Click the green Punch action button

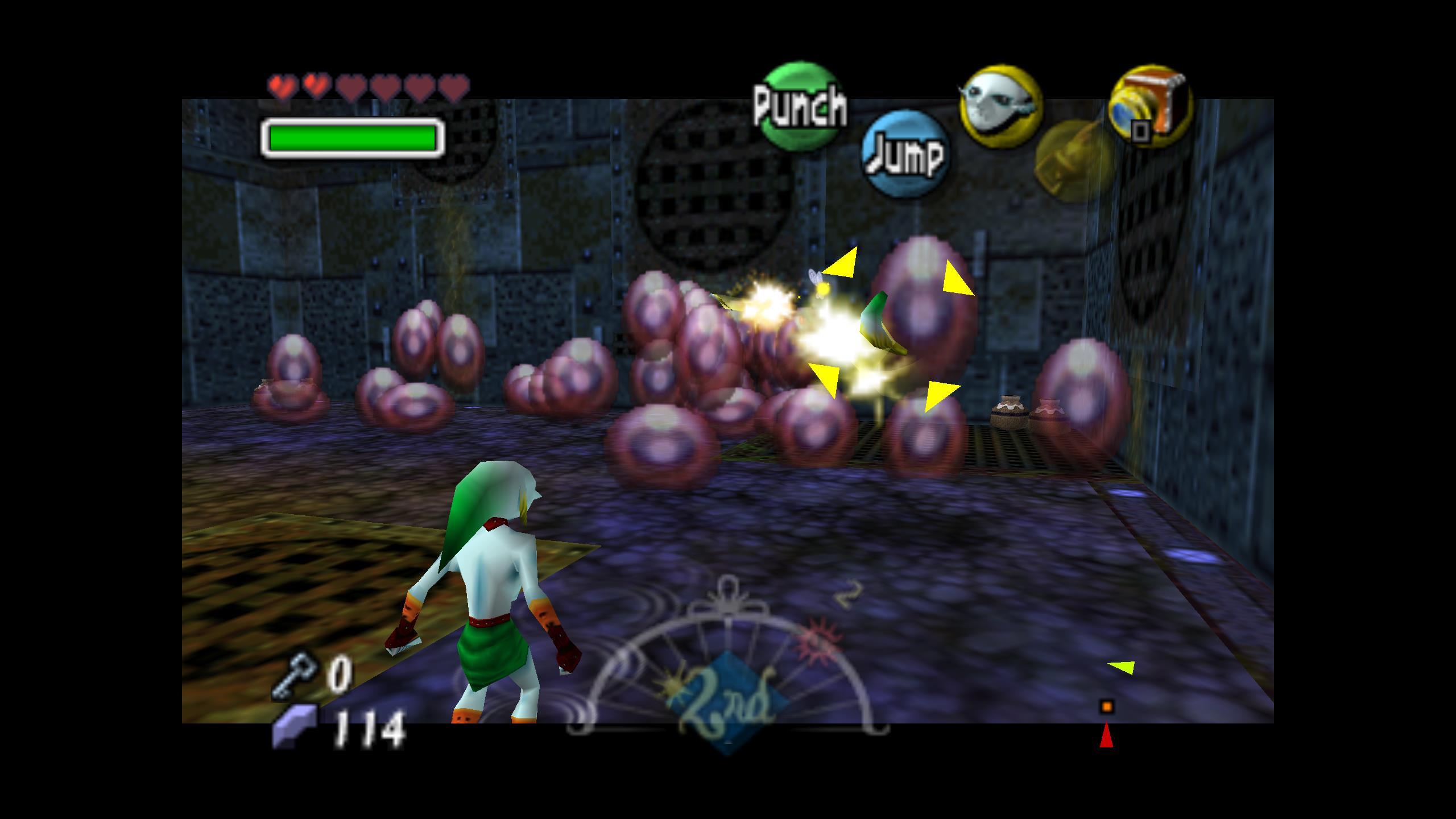coord(800,105)
